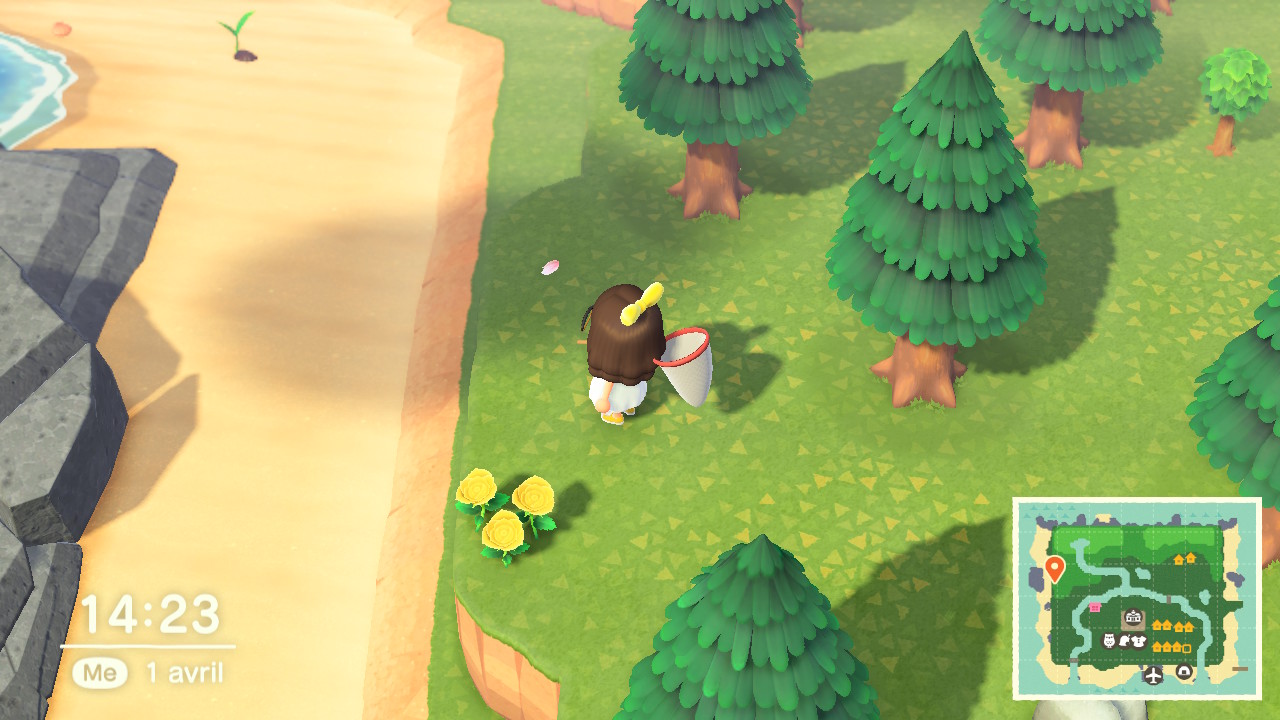This screenshot has height=720, width=1280.
Task: Select the pink house marker on the minimap
Action: [x=1094, y=608]
